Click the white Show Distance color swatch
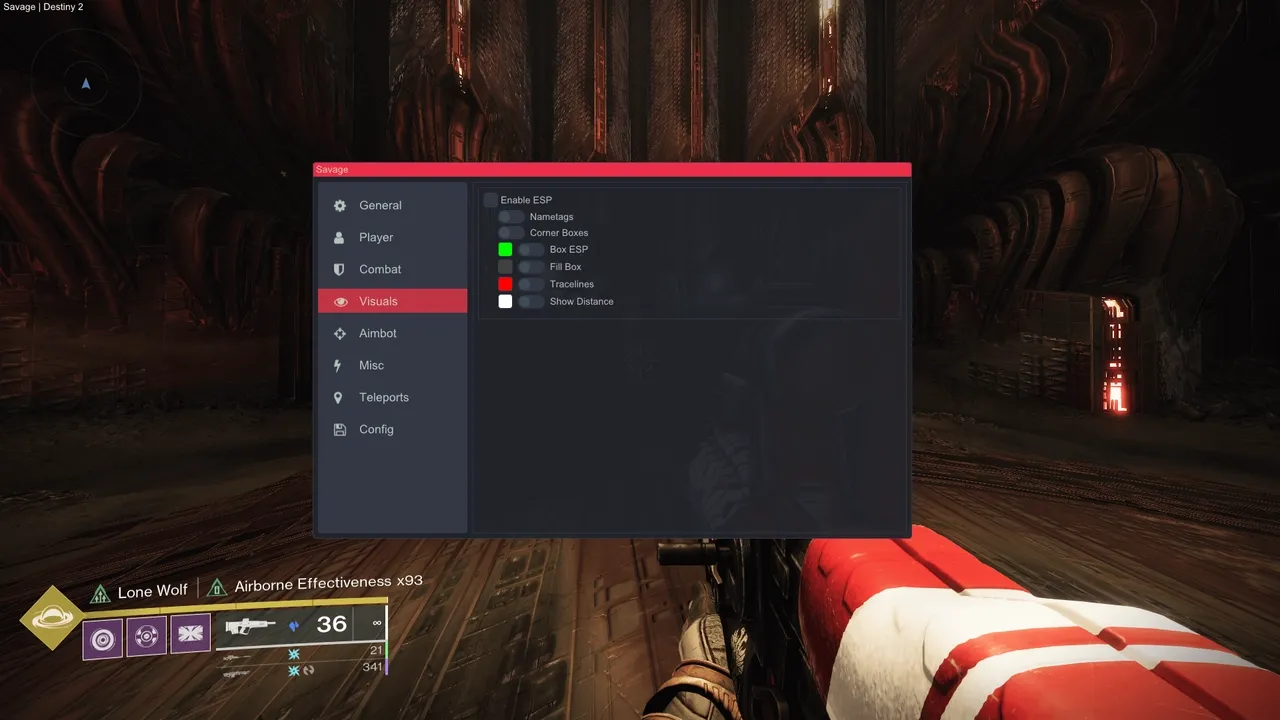This screenshot has height=720, width=1280. pos(505,301)
